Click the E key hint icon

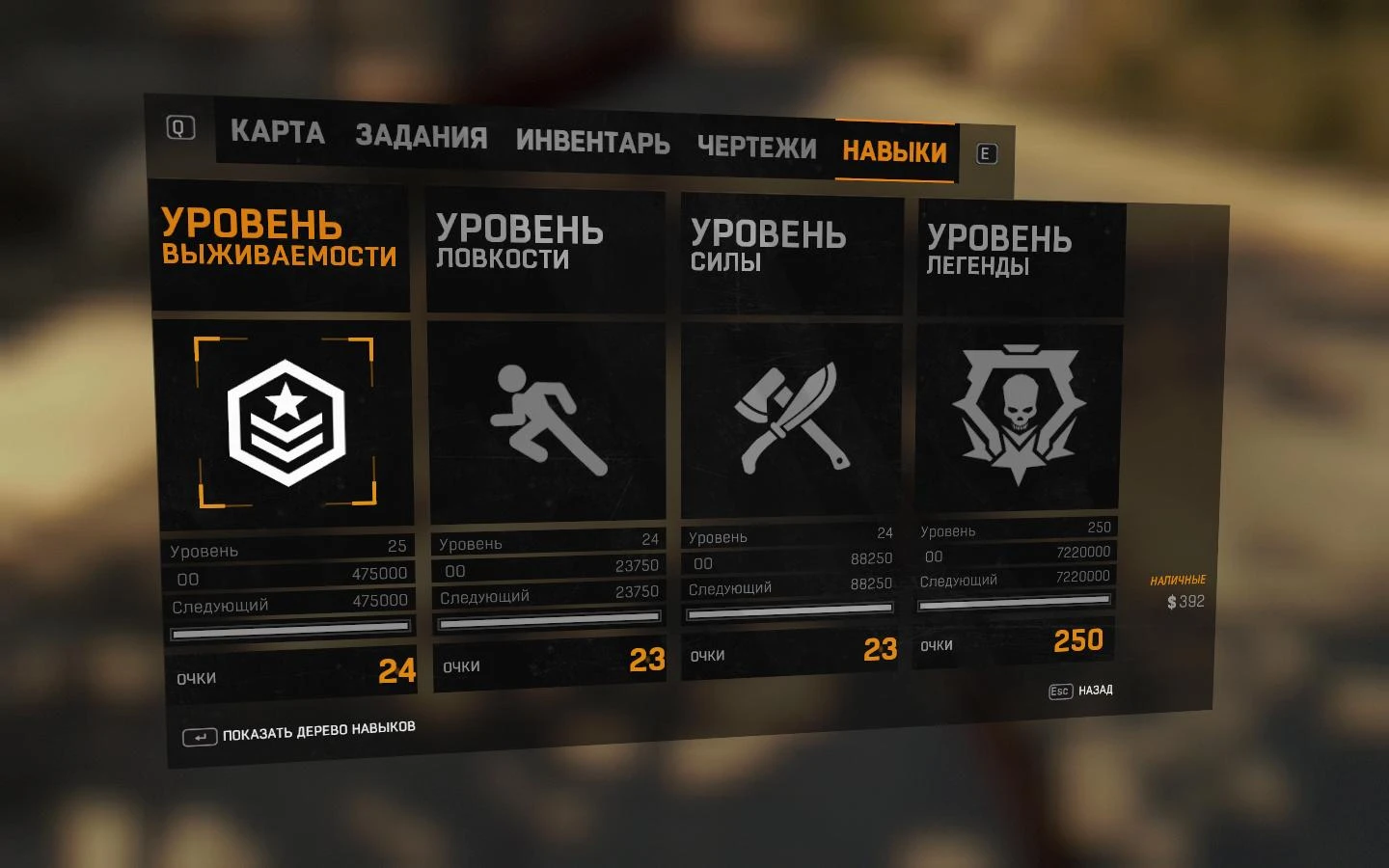[985, 152]
